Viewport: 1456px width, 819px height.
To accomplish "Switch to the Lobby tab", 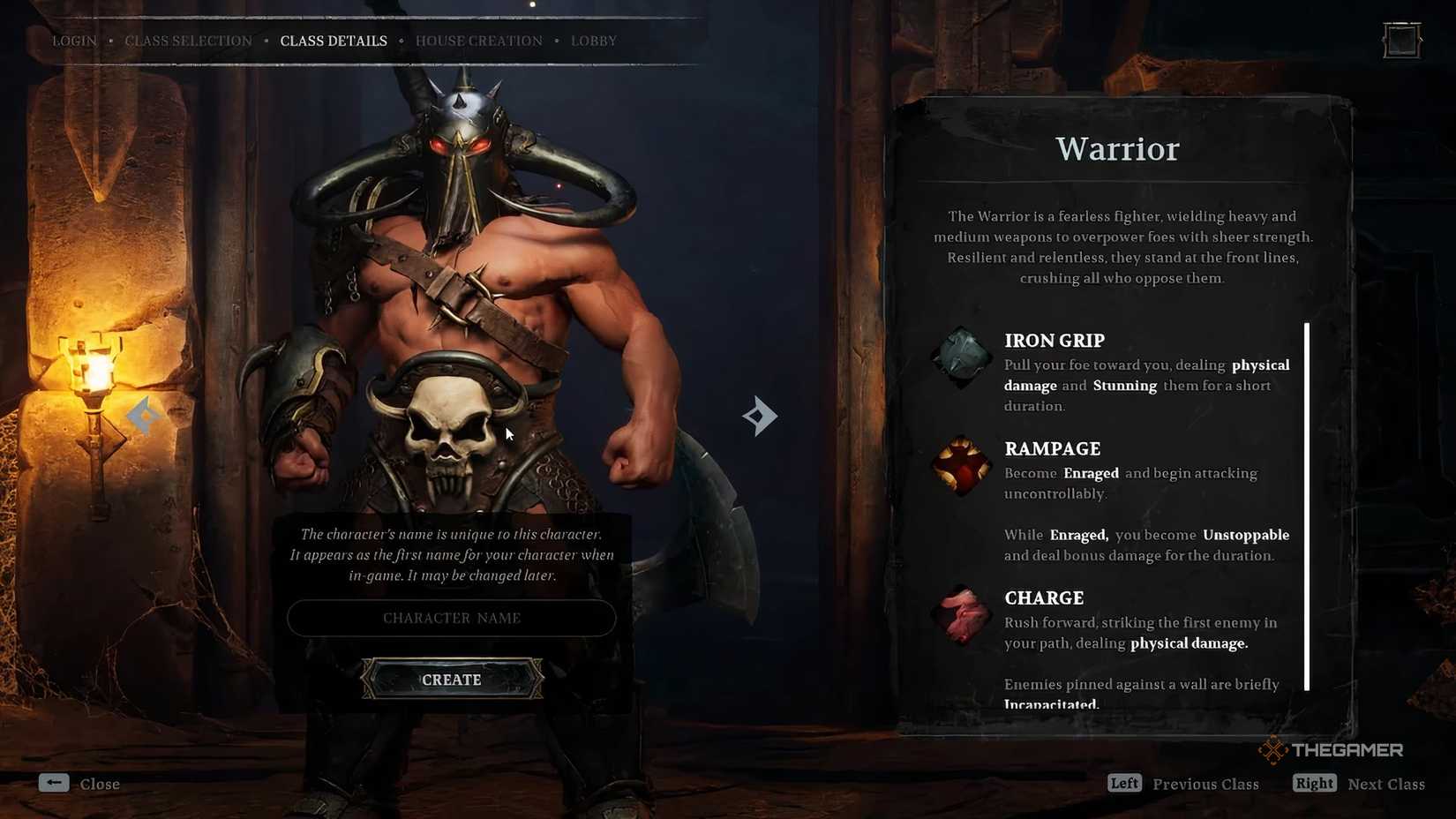I will [593, 40].
